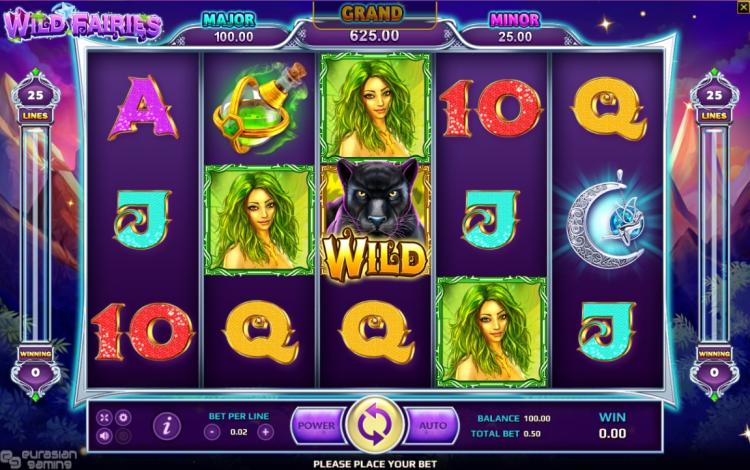Turn on AUTO spin

coord(432,425)
